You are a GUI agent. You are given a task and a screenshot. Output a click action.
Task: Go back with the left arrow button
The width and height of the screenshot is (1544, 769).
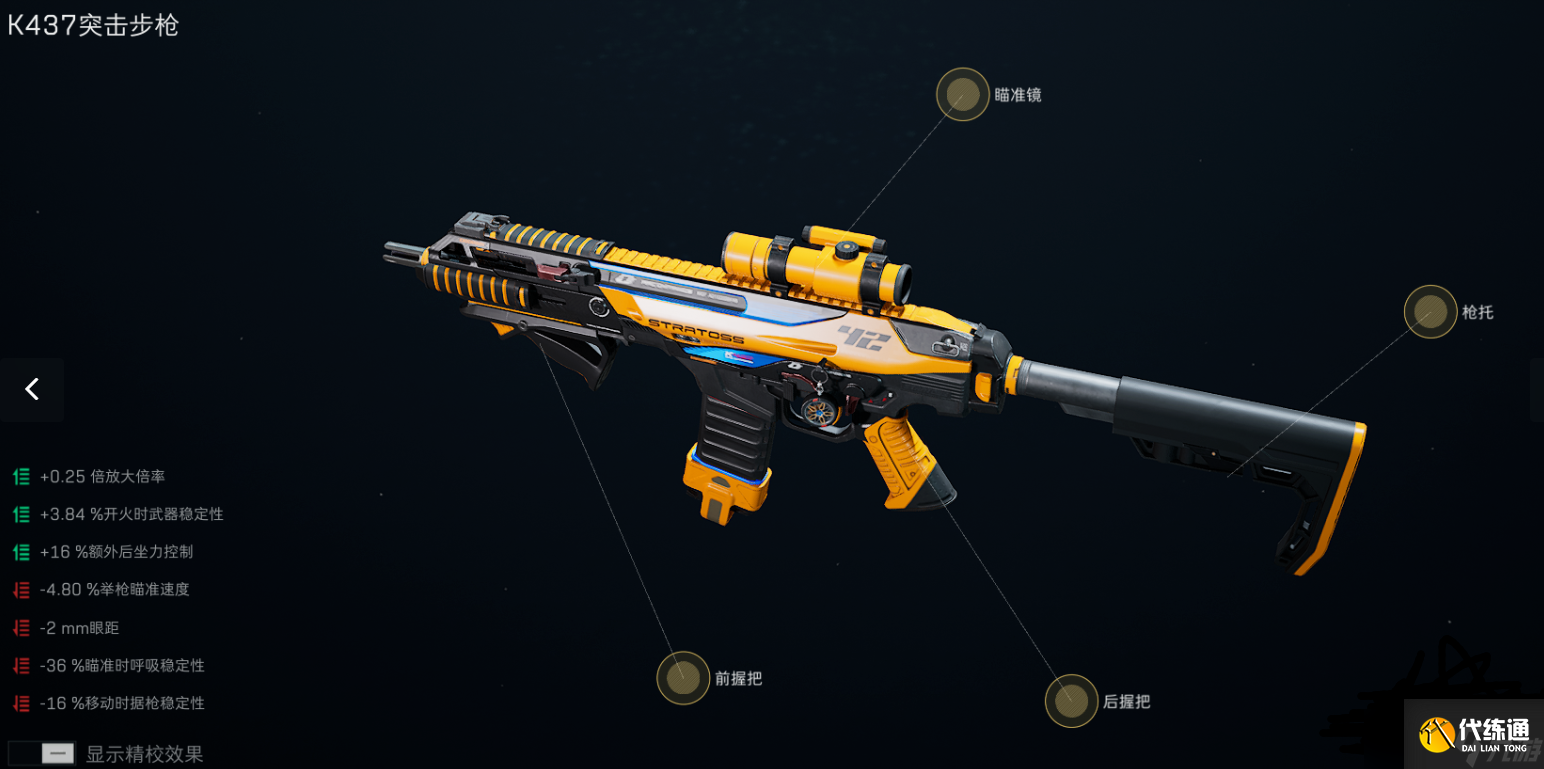(32, 389)
